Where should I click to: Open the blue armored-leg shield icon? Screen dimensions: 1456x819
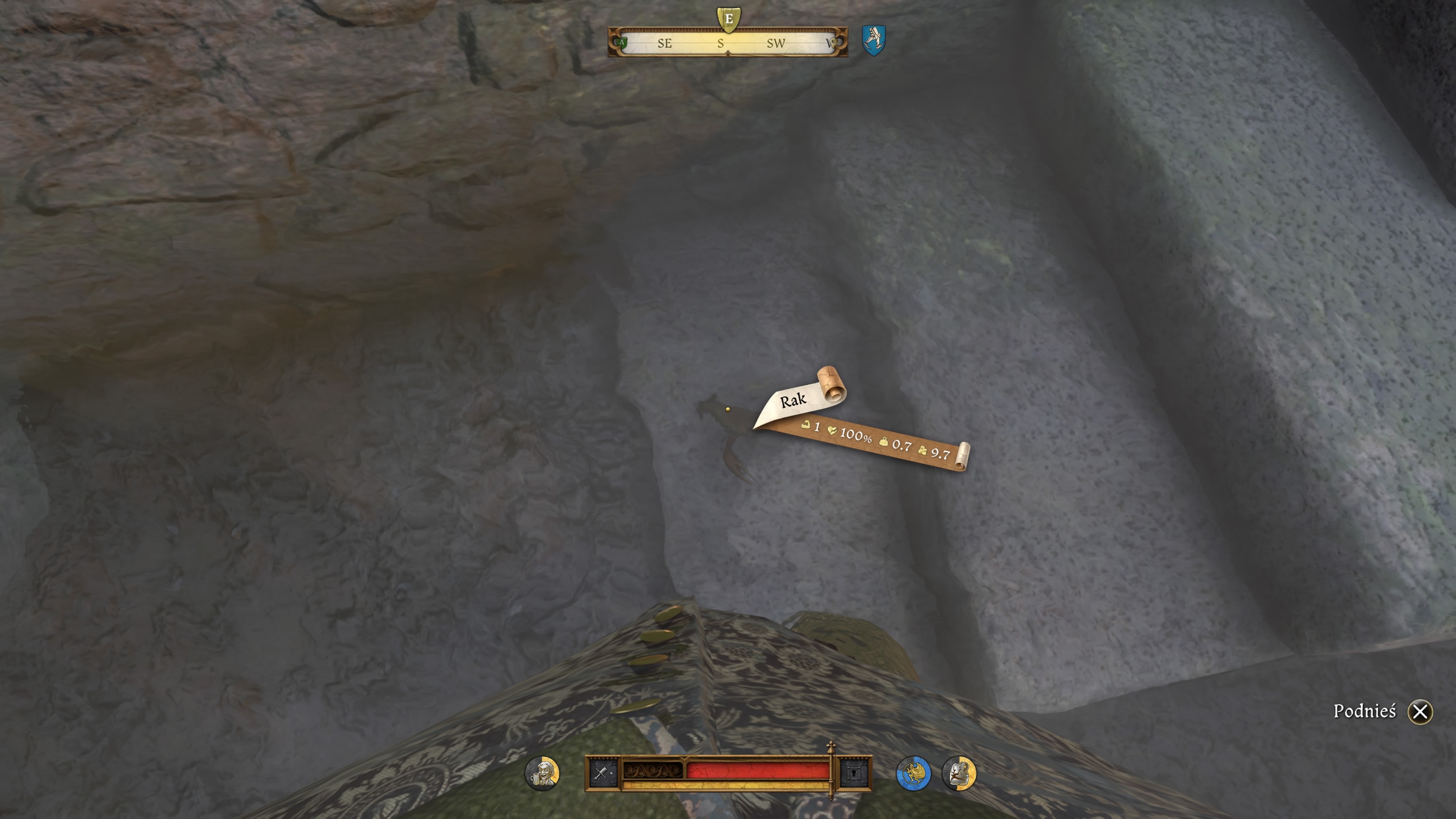click(873, 39)
